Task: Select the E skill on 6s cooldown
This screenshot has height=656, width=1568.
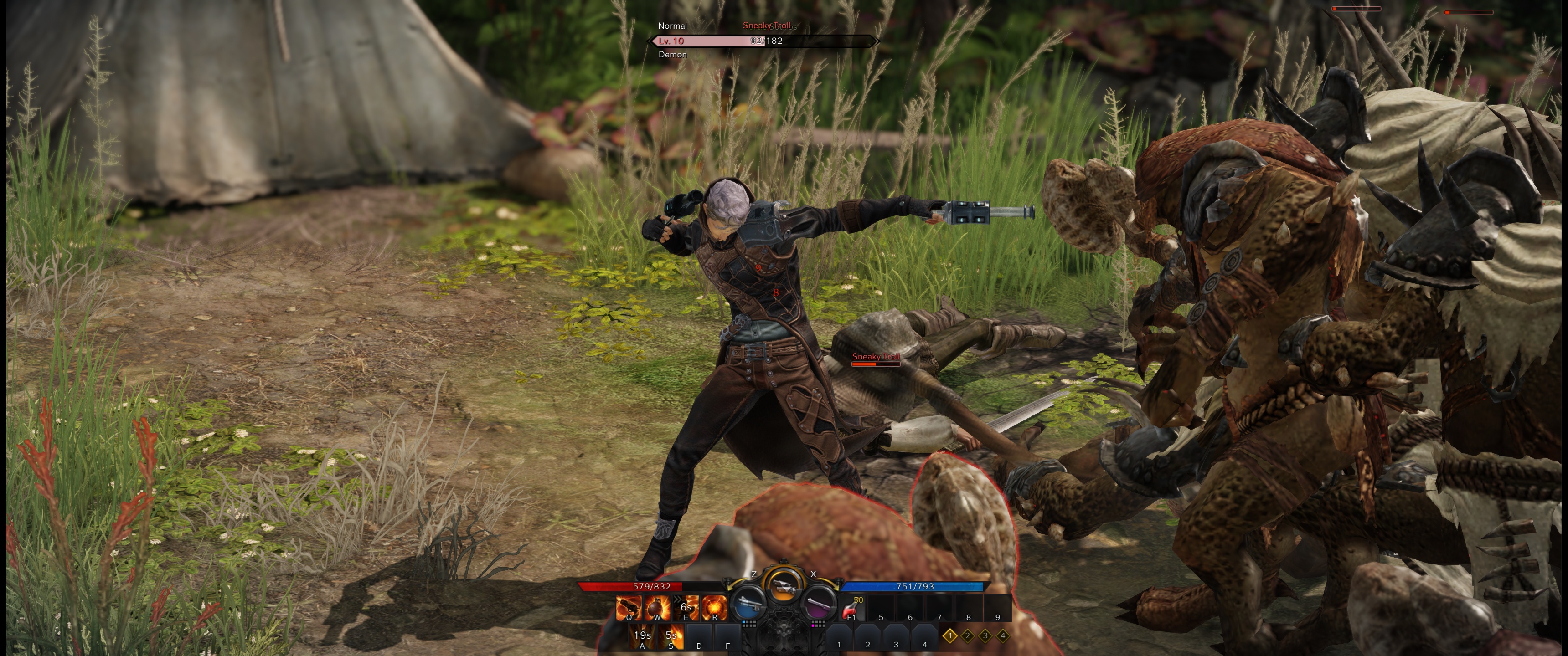Action: 686,607
